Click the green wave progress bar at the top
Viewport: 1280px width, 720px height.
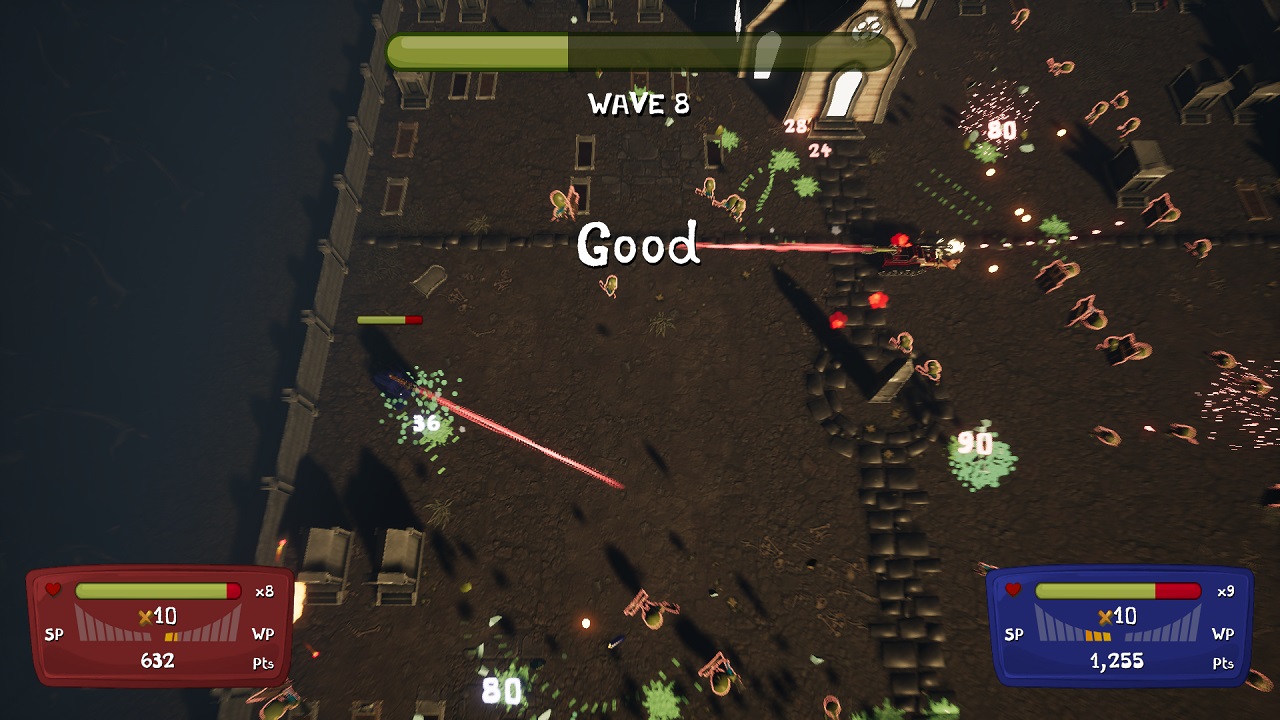pos(640,52)
